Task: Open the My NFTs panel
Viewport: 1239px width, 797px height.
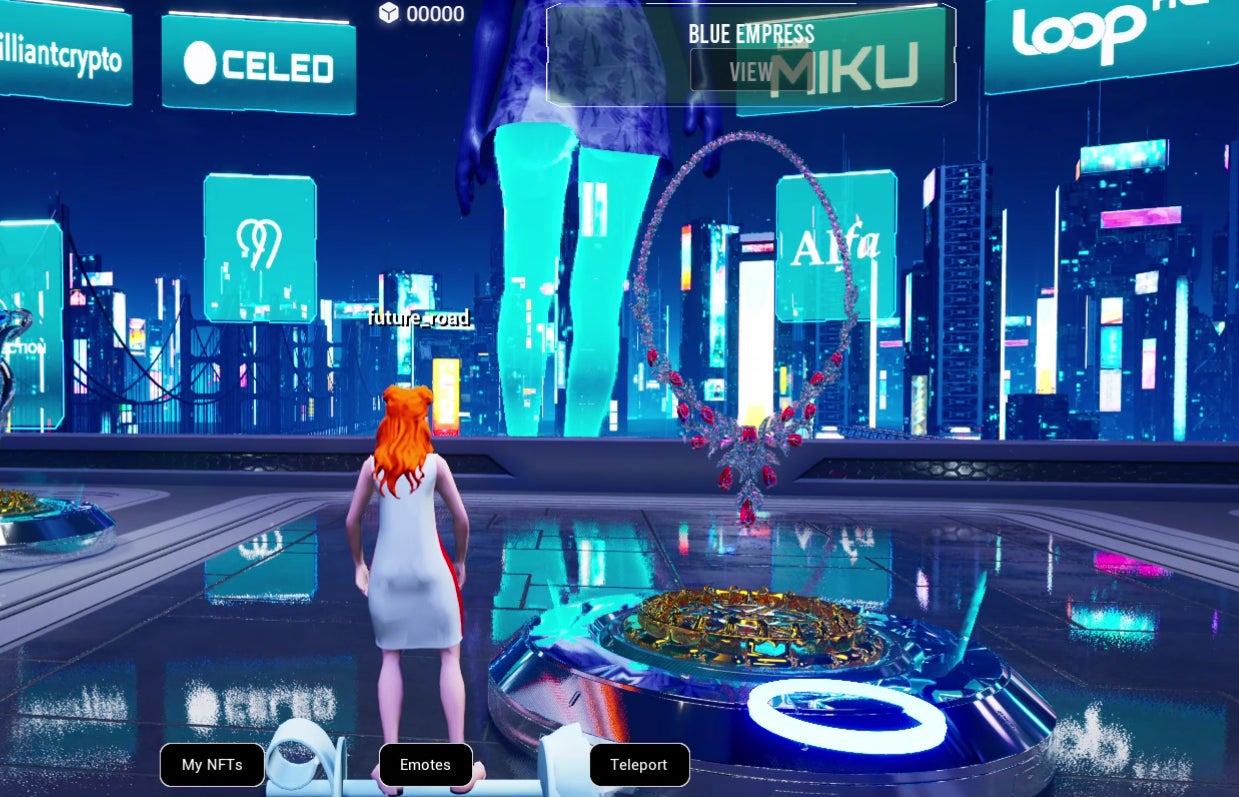Action: [x=212, y=765]
